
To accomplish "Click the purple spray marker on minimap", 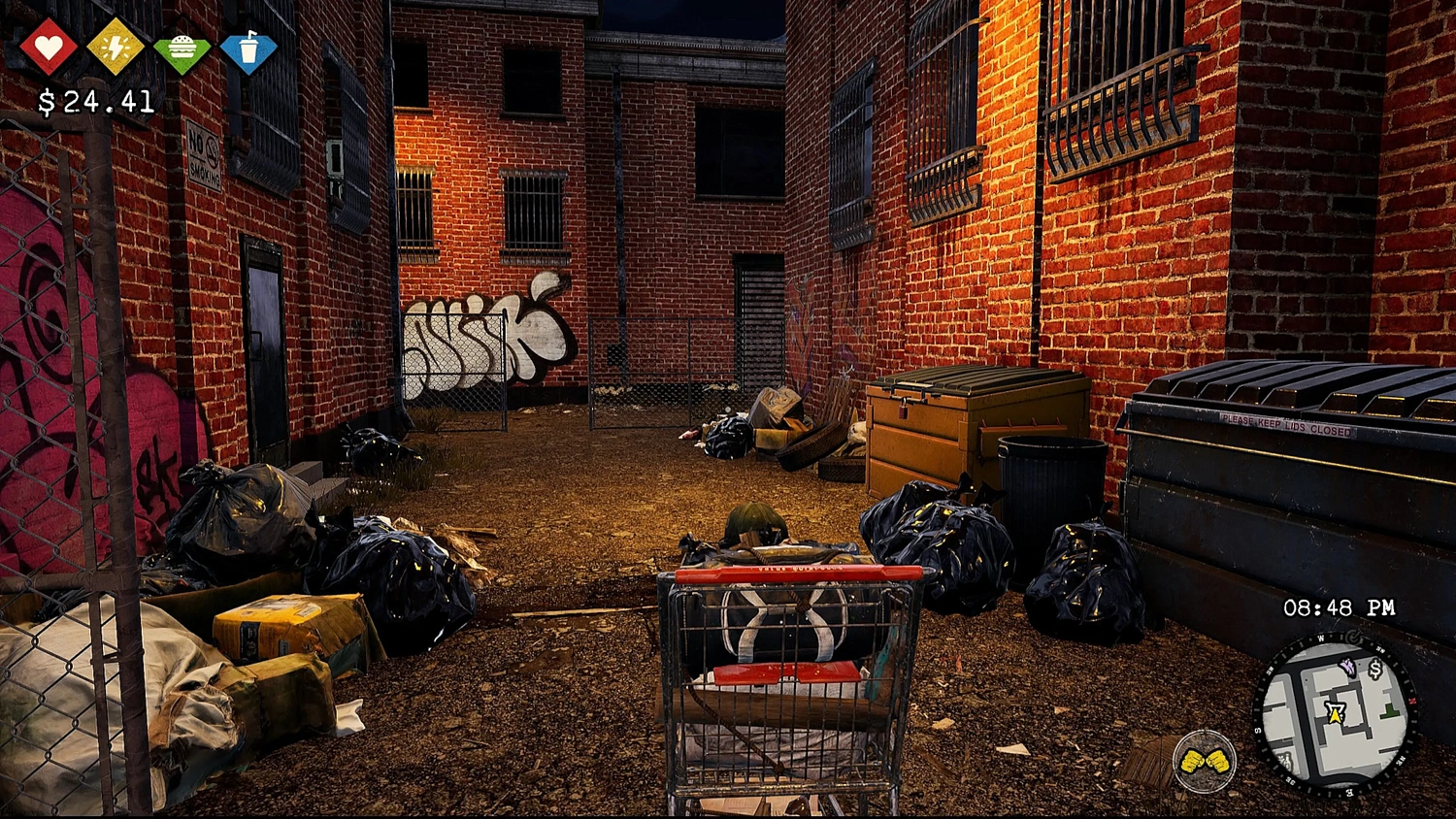I will click(1346, 666).
